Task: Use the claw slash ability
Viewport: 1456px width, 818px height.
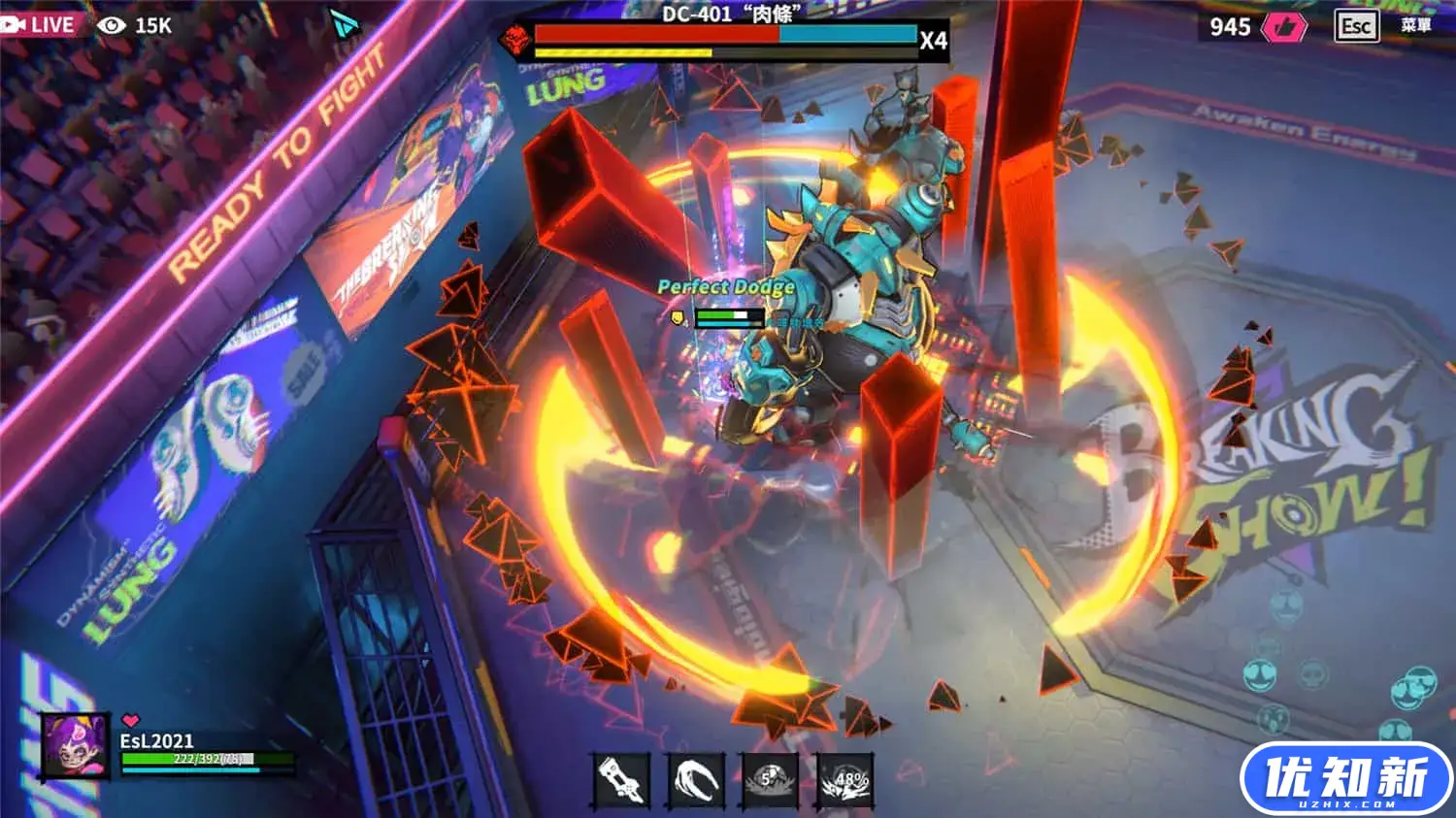Action: (x=696, y=779)
